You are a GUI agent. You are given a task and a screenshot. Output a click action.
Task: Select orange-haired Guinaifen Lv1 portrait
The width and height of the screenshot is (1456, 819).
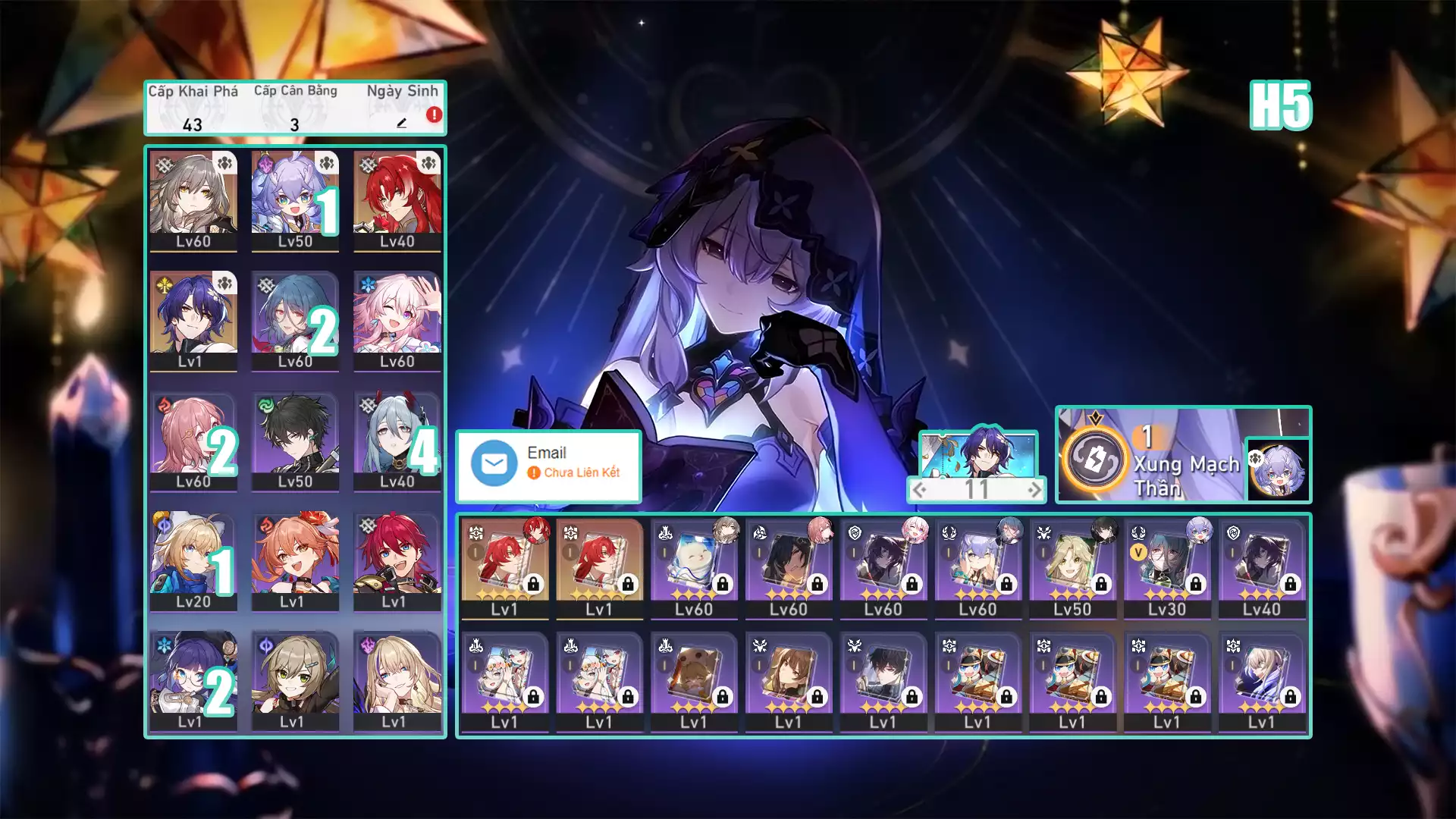[295, 561]
